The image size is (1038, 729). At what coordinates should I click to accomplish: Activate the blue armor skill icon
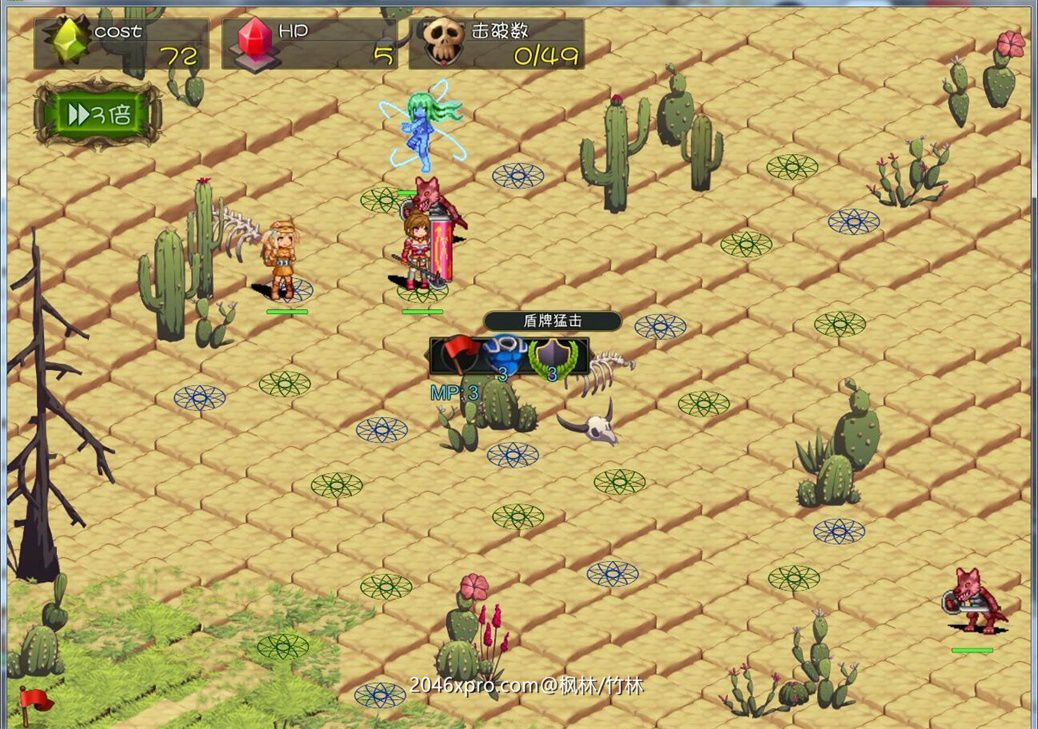(503, 354)
